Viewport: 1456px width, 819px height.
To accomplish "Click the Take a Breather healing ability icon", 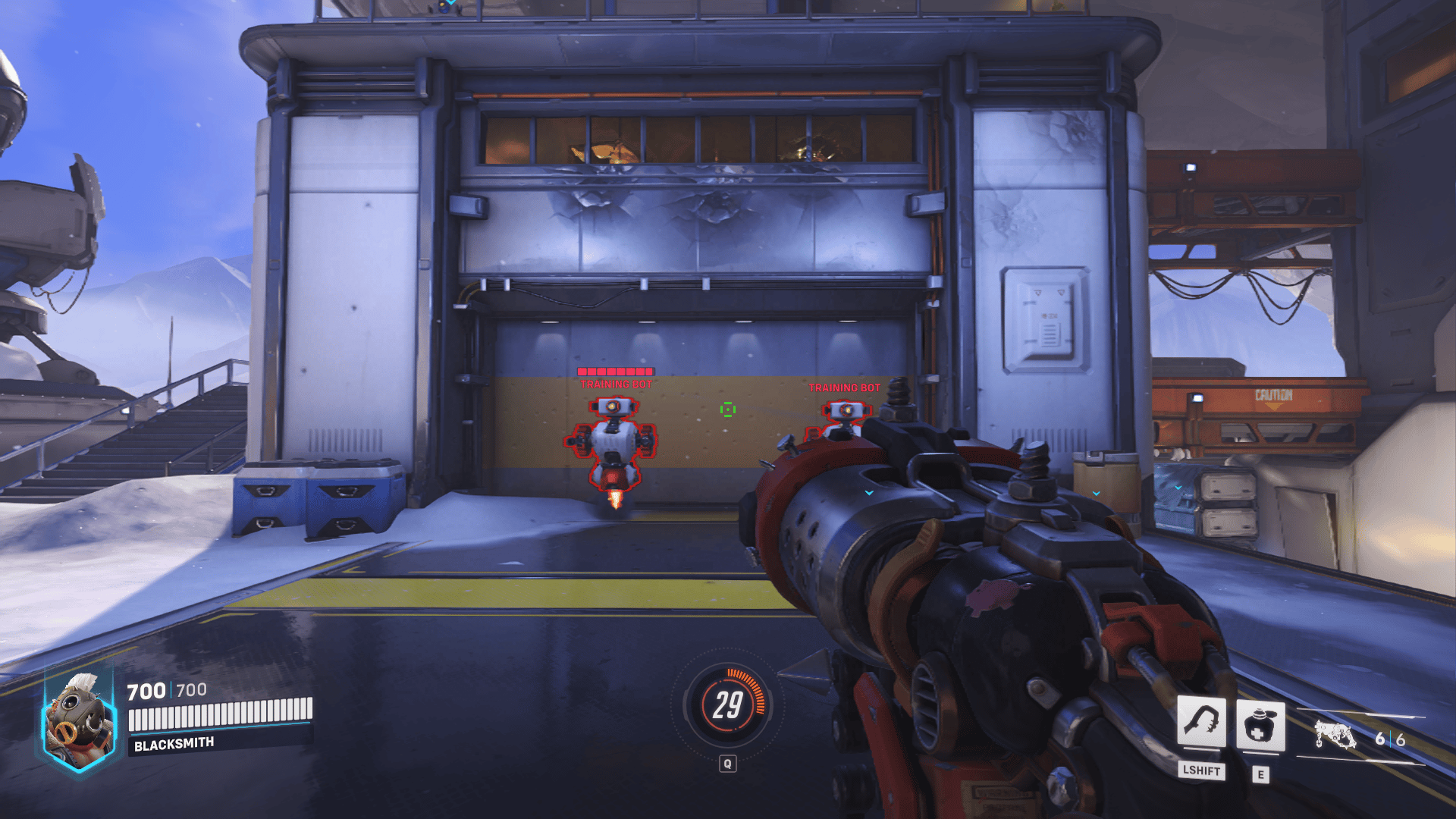I will point(1261,725).
